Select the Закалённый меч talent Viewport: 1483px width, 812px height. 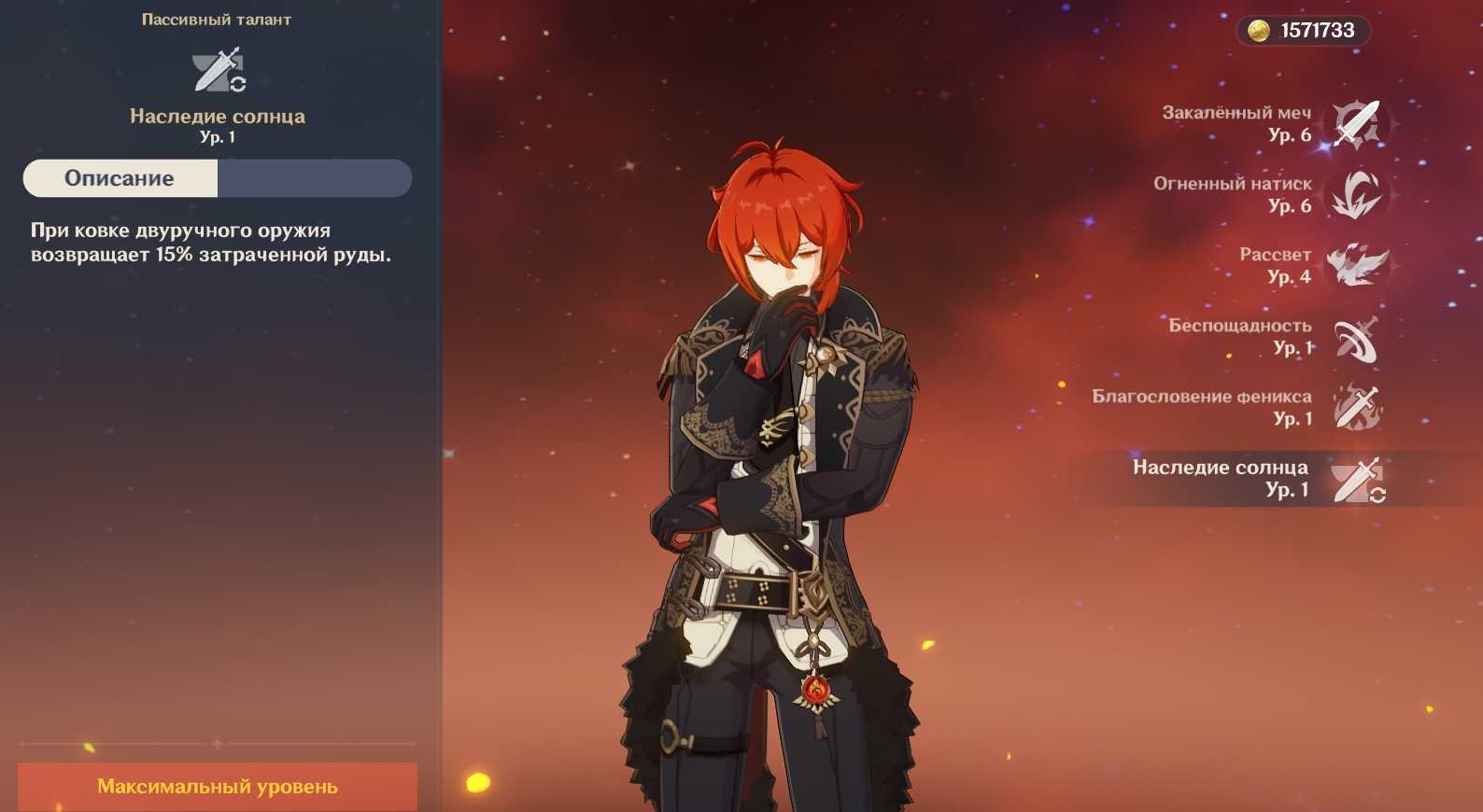tap(1355, 124)
